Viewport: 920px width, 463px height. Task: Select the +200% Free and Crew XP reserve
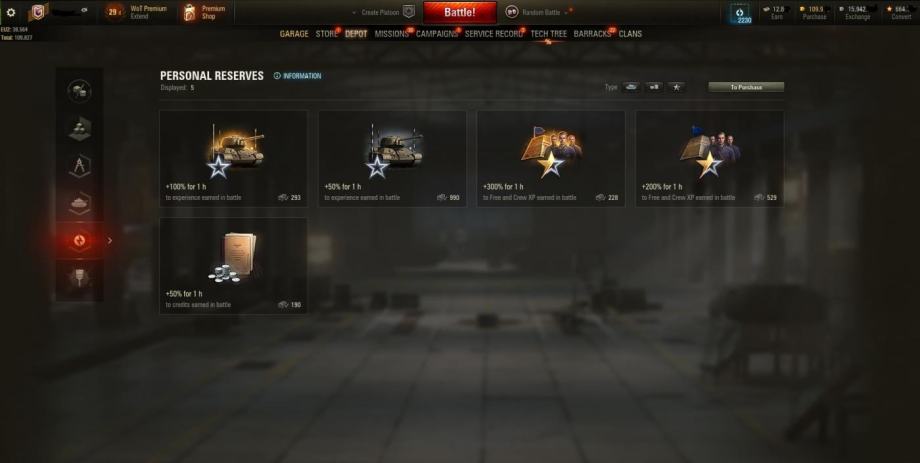tap(709, 158)
